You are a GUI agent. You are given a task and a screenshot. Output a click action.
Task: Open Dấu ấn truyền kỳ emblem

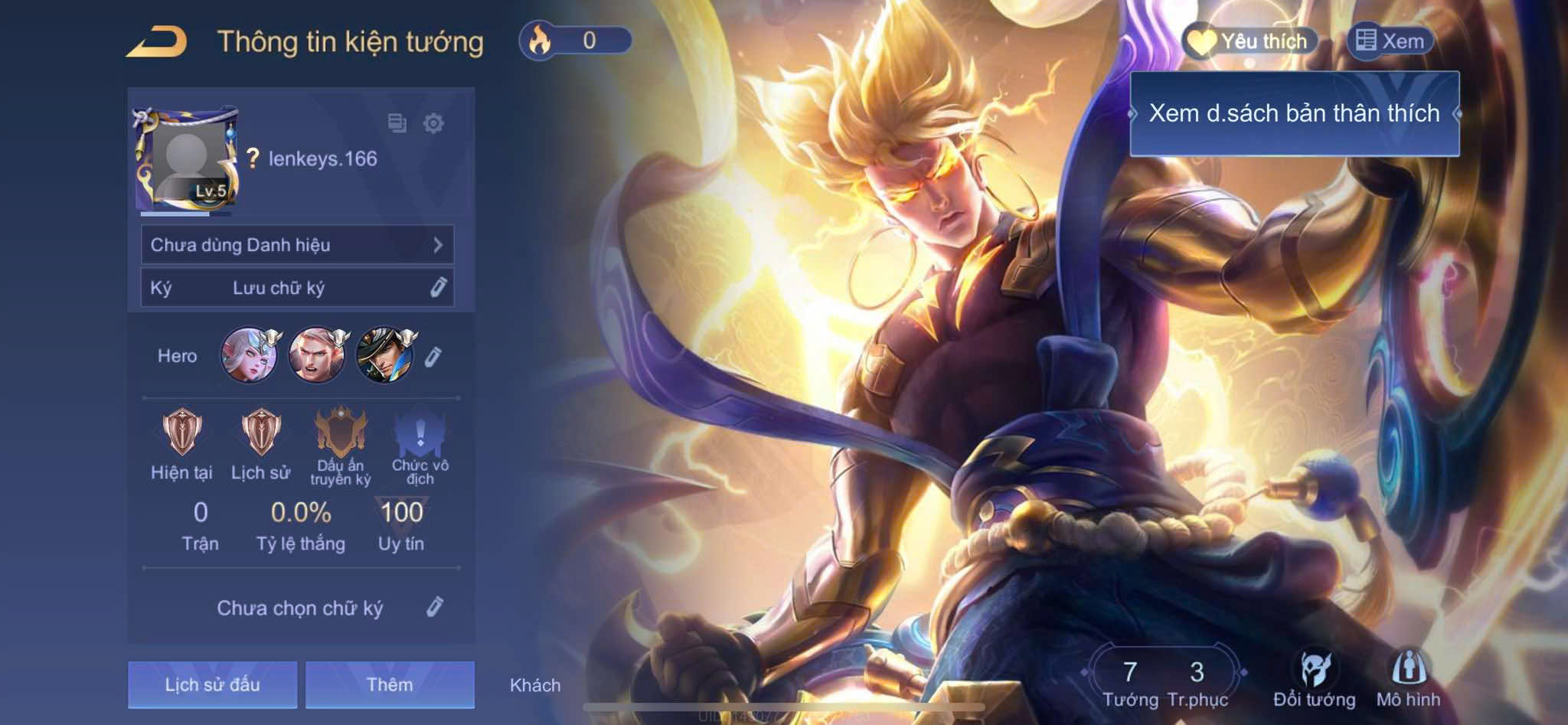(341, 434)
